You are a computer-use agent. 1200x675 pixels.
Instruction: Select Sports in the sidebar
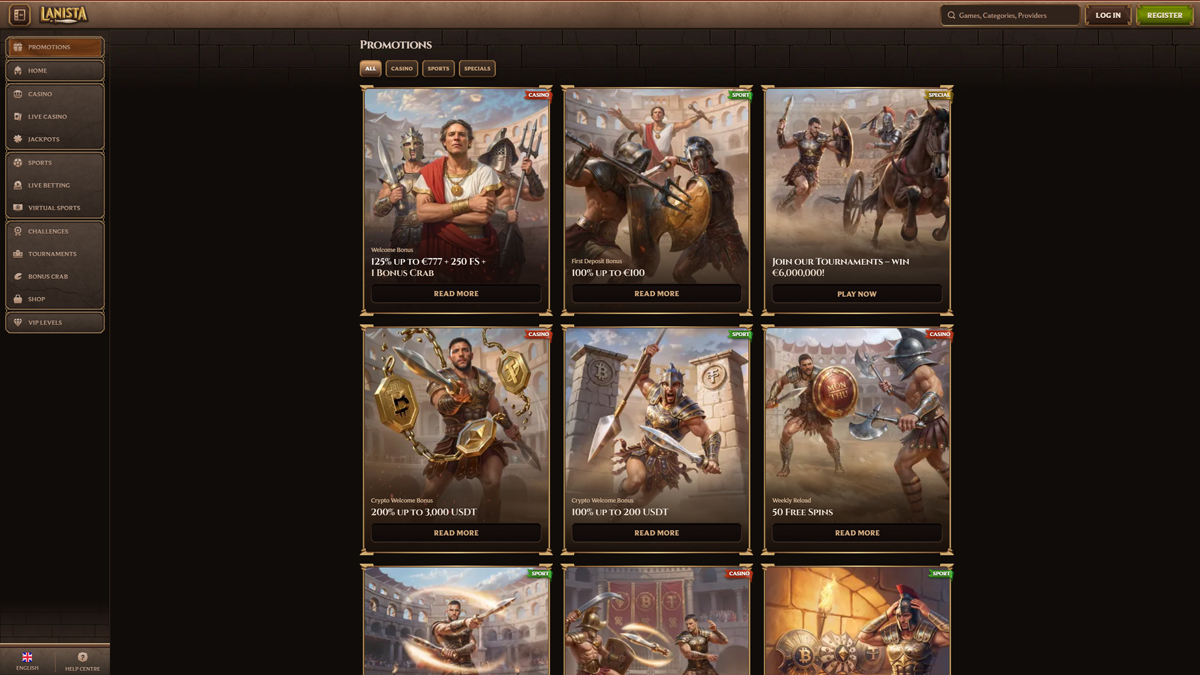[x=54, y=163]
